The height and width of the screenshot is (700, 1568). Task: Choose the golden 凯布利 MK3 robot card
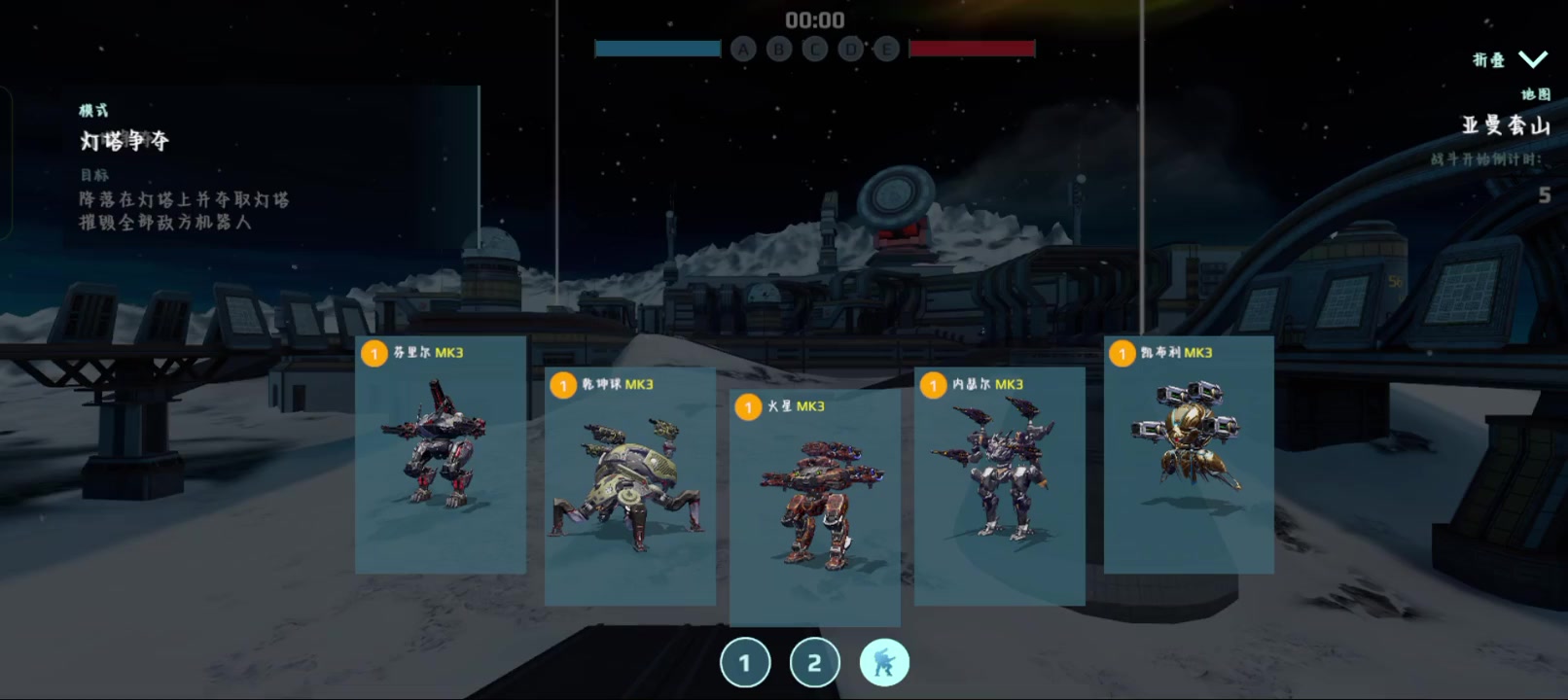(x=1189, y=454)
